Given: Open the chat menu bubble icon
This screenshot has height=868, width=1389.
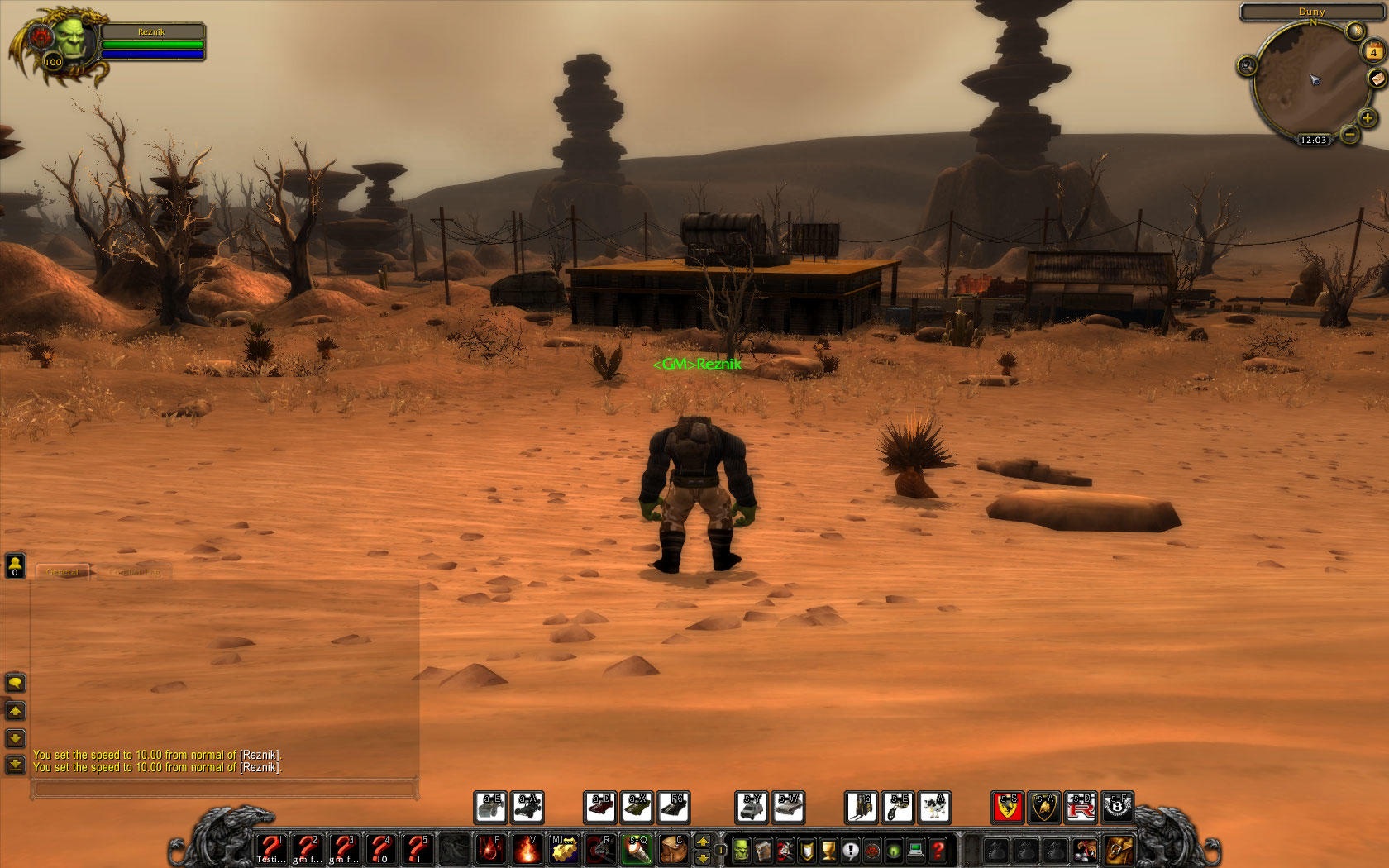Looking at the screenshot, I should click(x=14, y=684).
